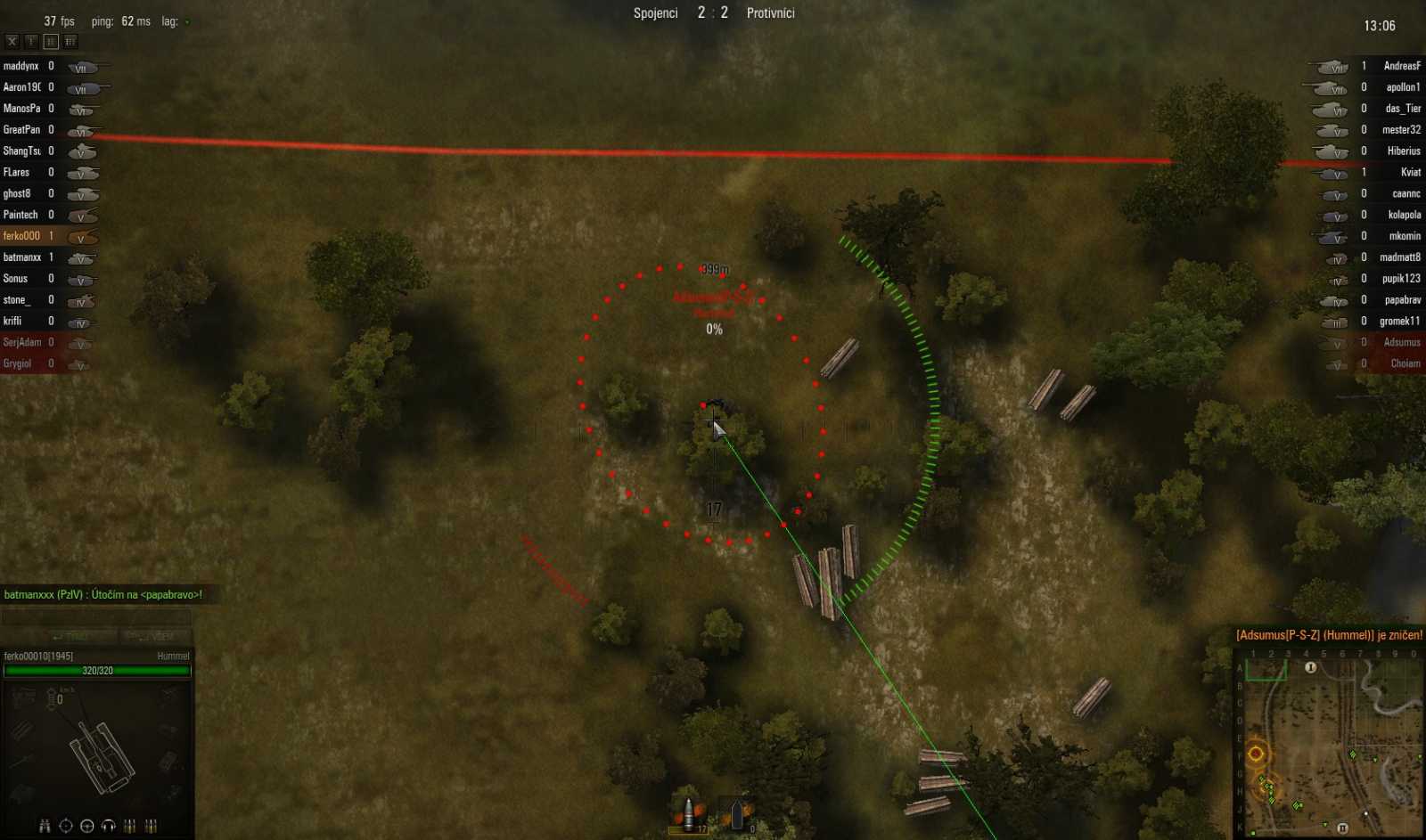Click the first loader ammo-shells icon
This screenshot has height=840, width=1426.
pyautogui.click(x=130, y=826)
